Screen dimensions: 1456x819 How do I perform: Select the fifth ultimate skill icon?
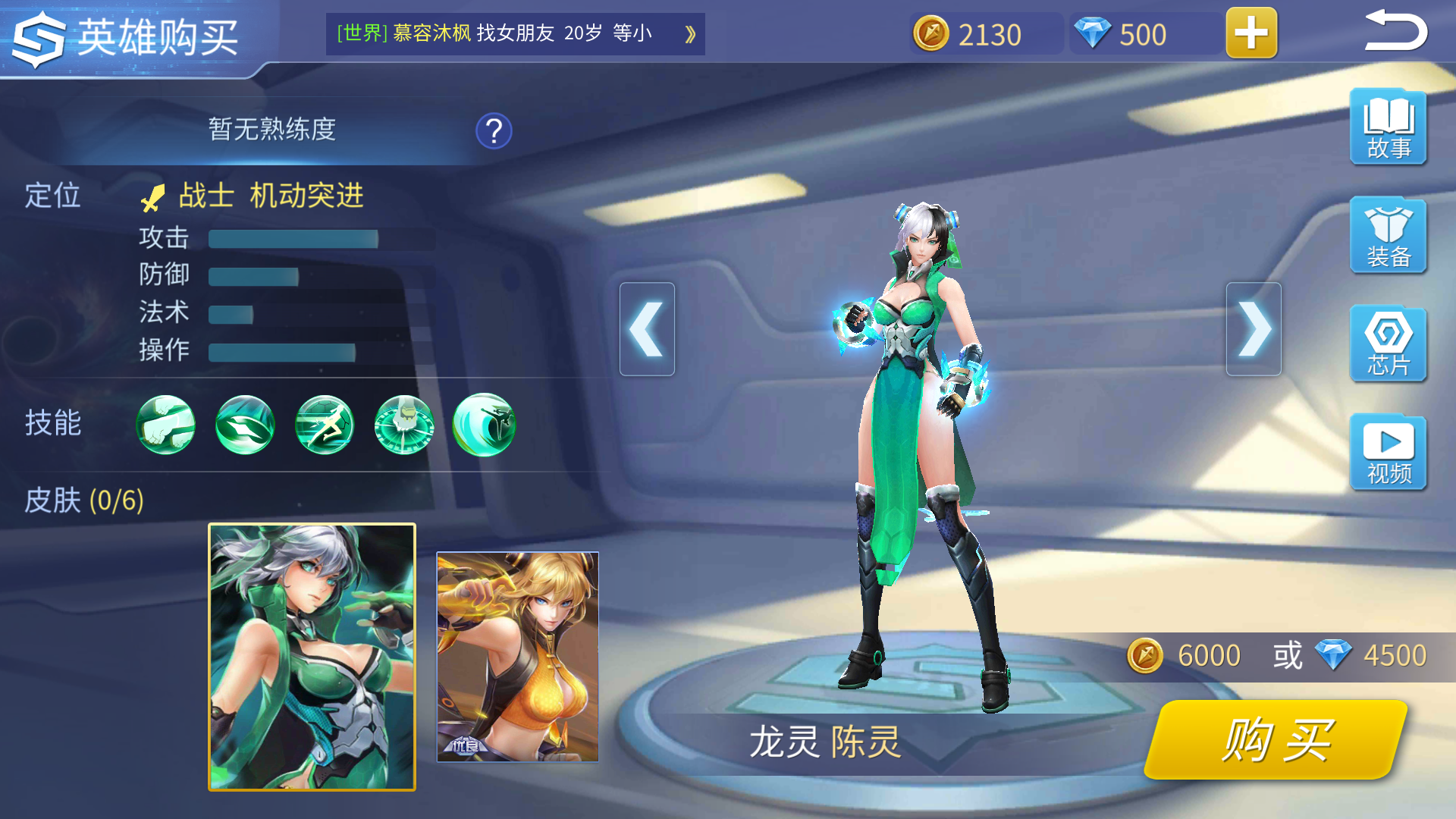click(x=484, y=425)
